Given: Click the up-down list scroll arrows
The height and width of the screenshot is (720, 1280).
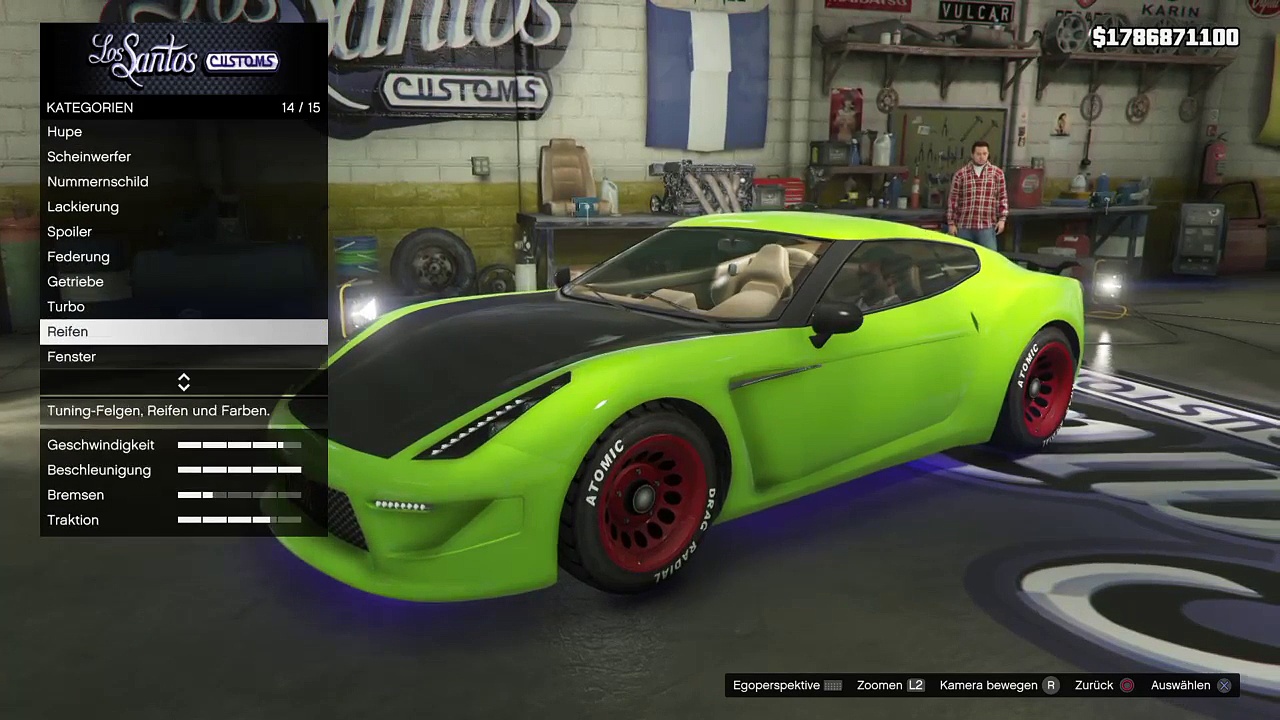Looking at the screenshot, I should click(x=184, y=383).
